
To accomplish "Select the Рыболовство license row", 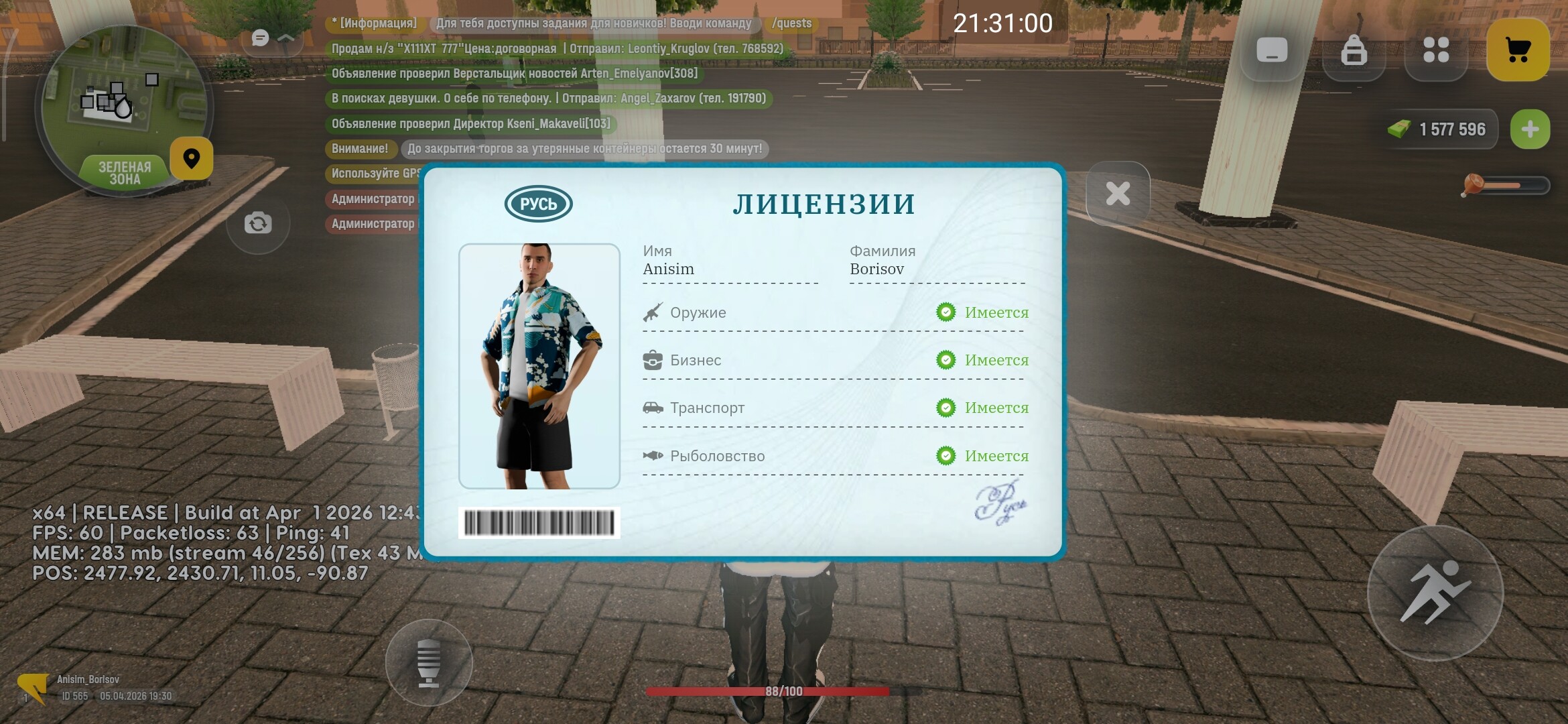I will coord(834,456).
